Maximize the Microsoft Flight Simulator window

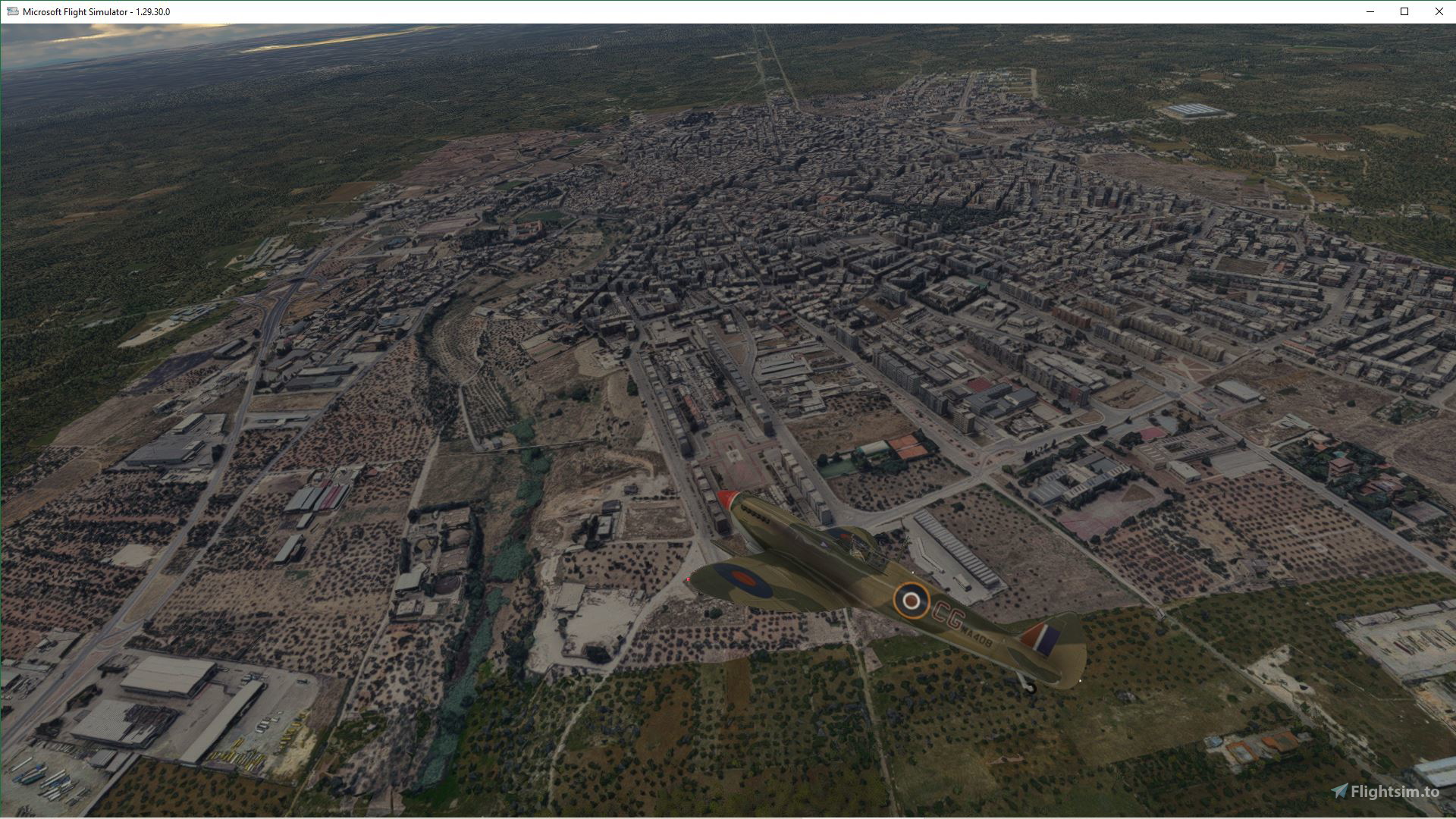coord(1404,11)
